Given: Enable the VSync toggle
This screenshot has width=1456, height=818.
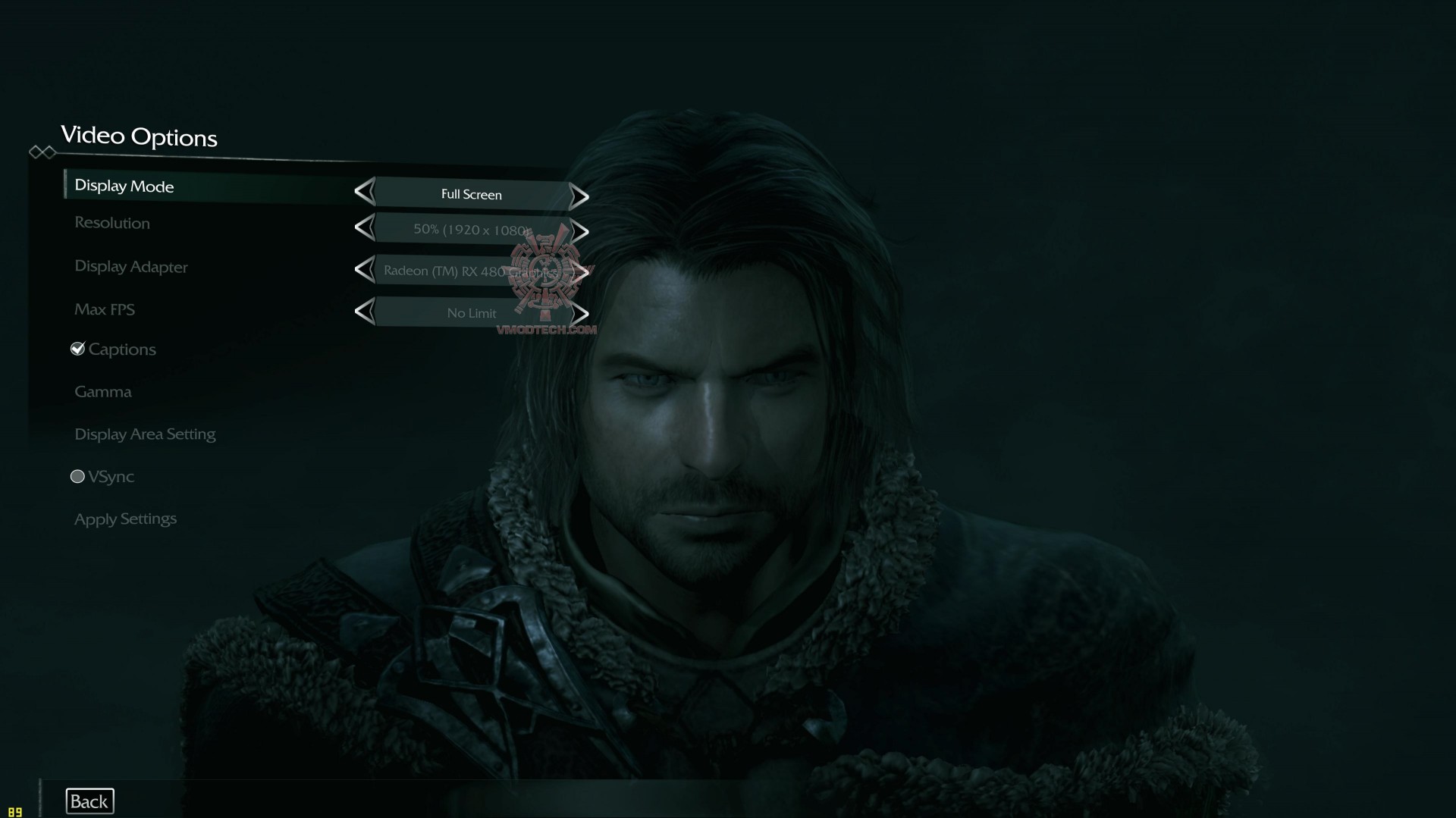Looking at the screenshot, I should [x=77, y=476].
